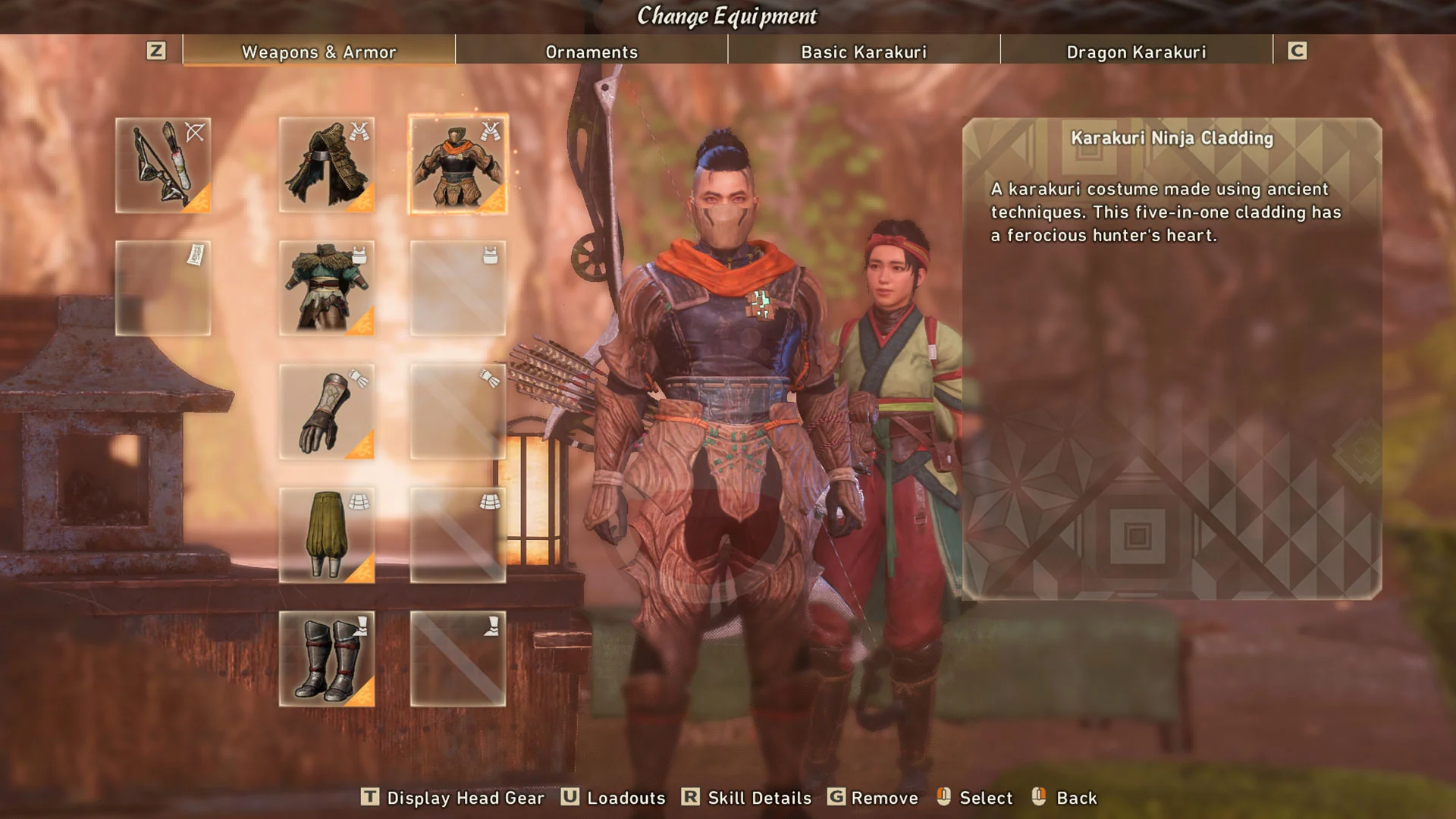
Task: Choose the dark cloaked head armor slot
Action: click(x=327, y=165)
